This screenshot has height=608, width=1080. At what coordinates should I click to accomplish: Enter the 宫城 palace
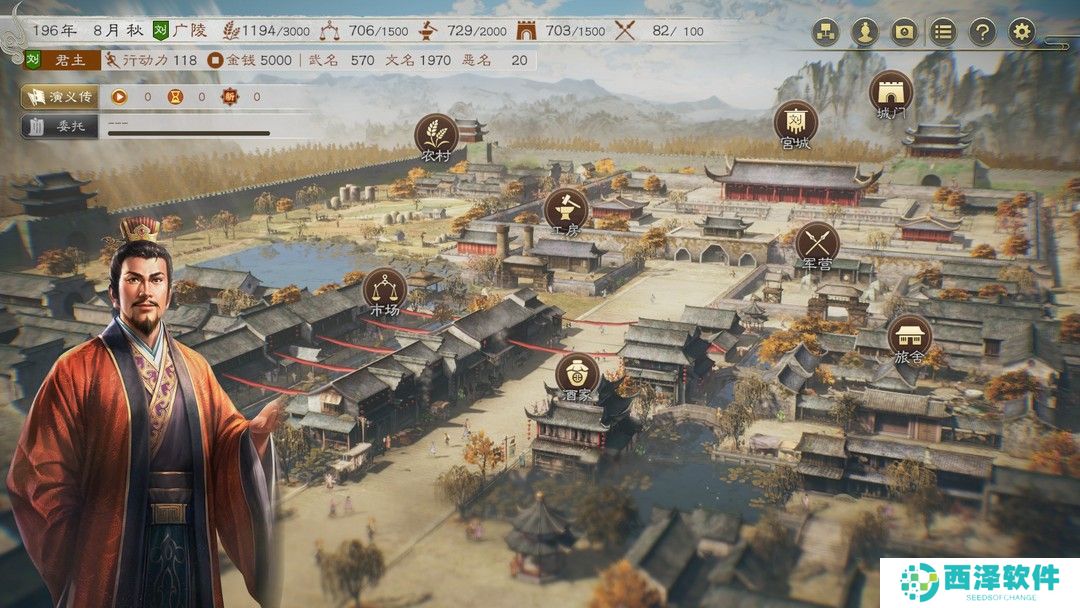point(795,123)
